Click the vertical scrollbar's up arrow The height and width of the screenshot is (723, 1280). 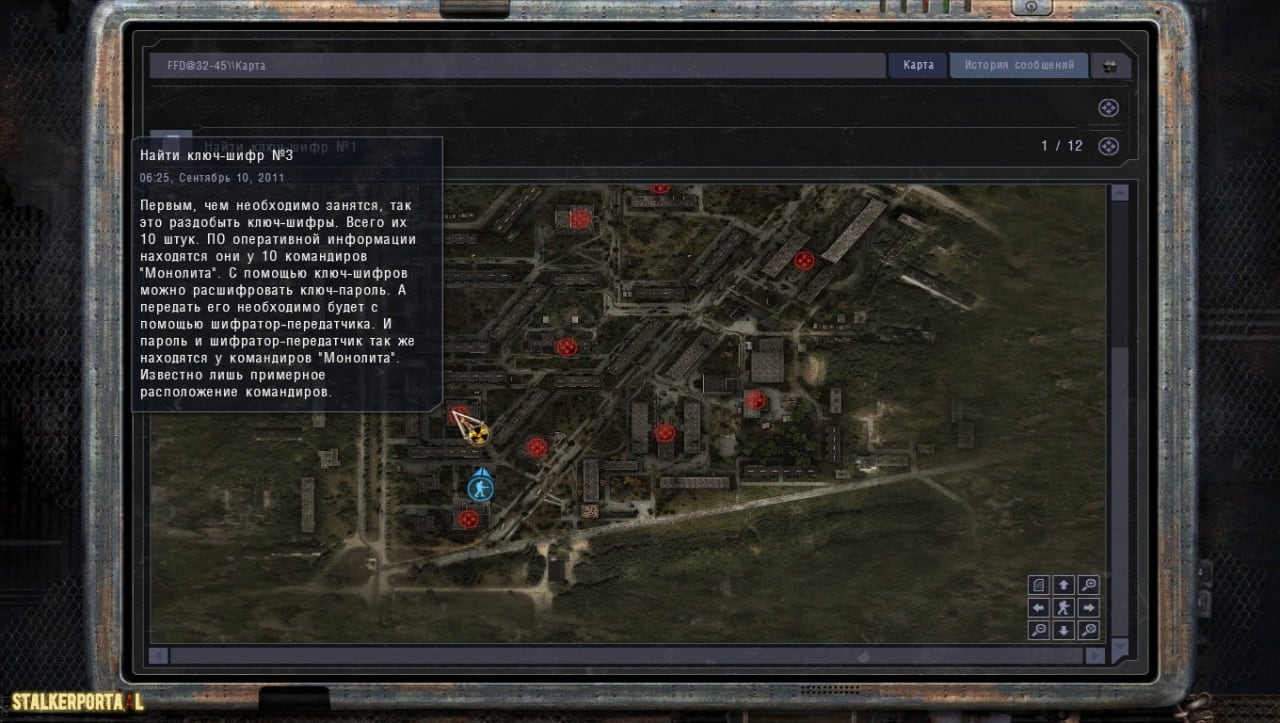pyautogui.click(x=1120, y=193)
